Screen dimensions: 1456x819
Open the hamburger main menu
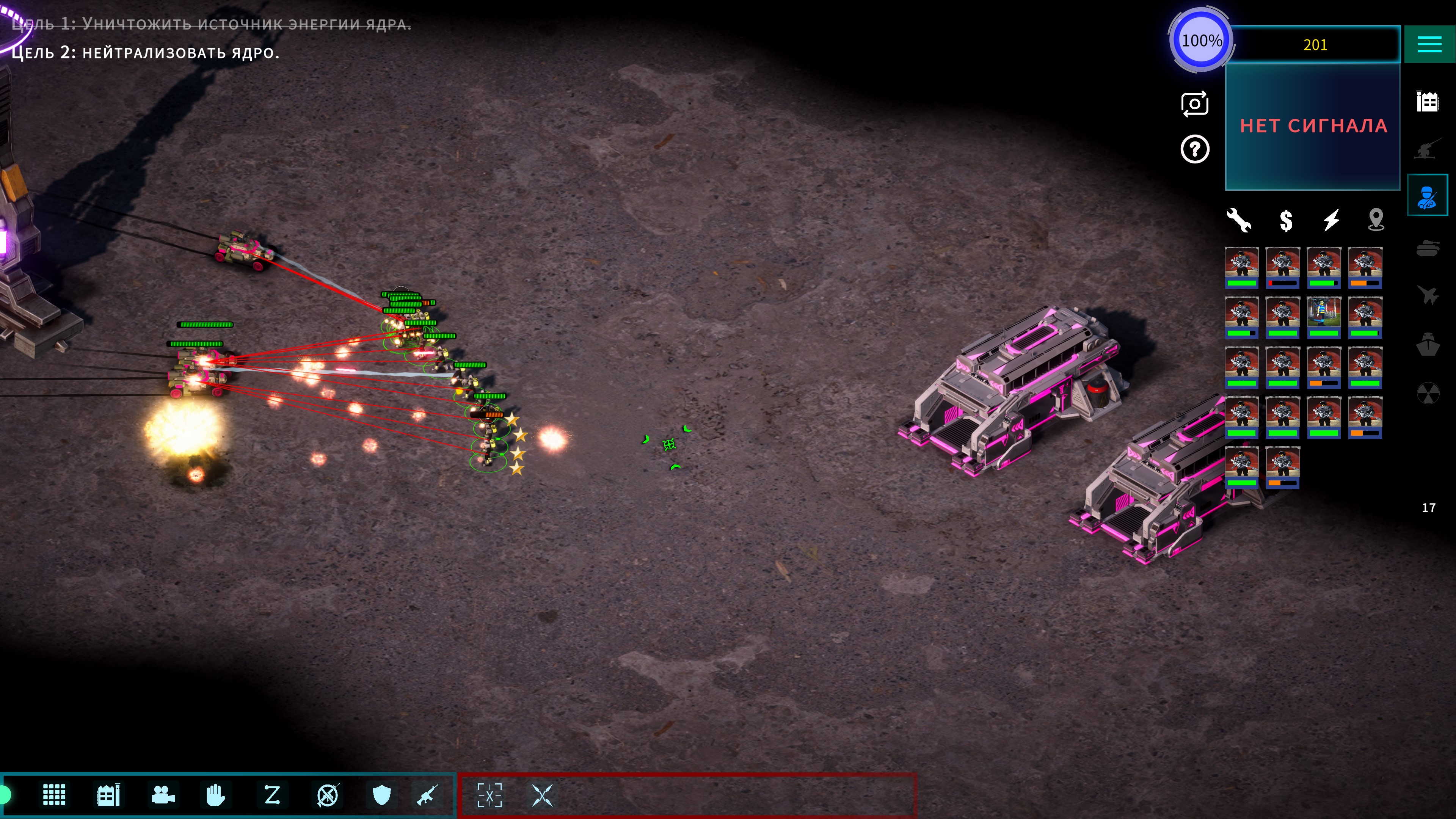click(1429, 44)
